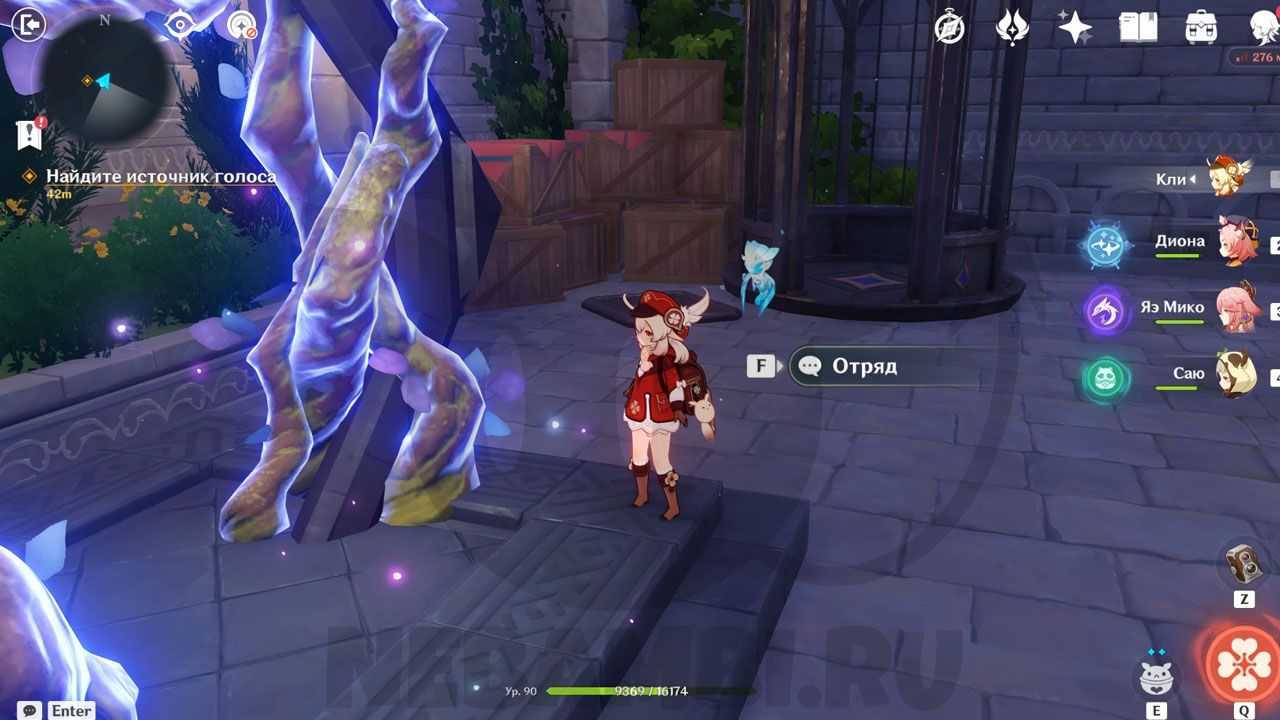The width and height of the screenshot is (1280, 720).
Task: Open the adventurer handbook book icon
Action: click(1138, 27)
